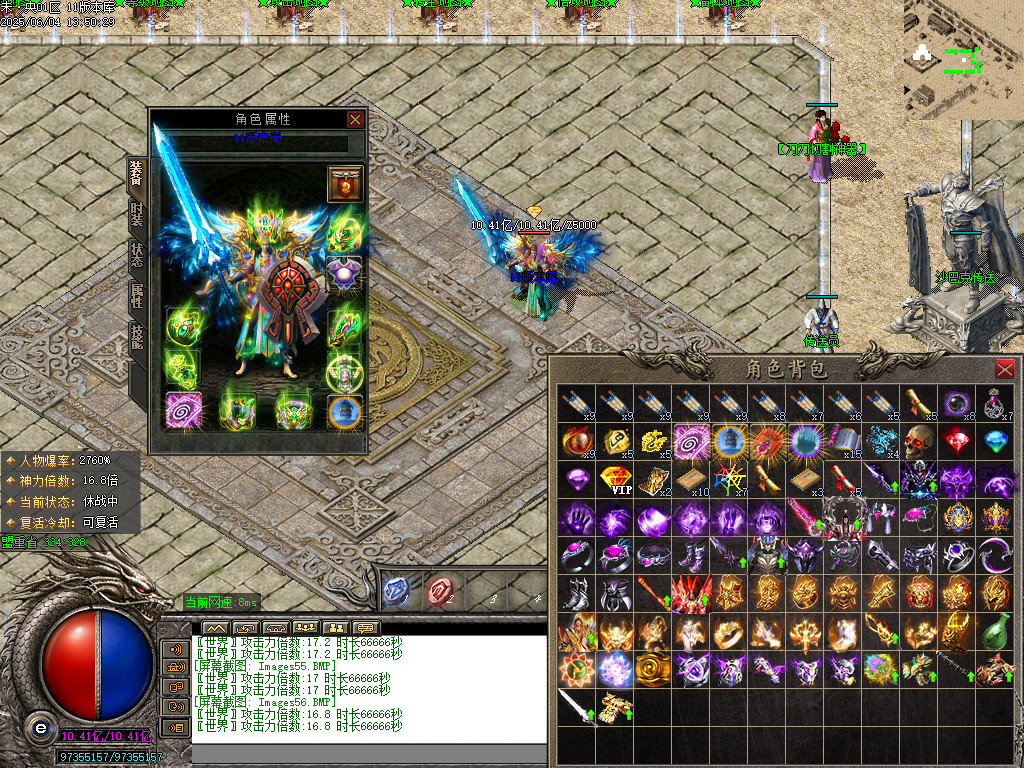Image resolution: width=1024 pixels, height=768 pixels.
Task: Use the blue rune stone in hotbar slot 1
Action: tap(397, 592)
